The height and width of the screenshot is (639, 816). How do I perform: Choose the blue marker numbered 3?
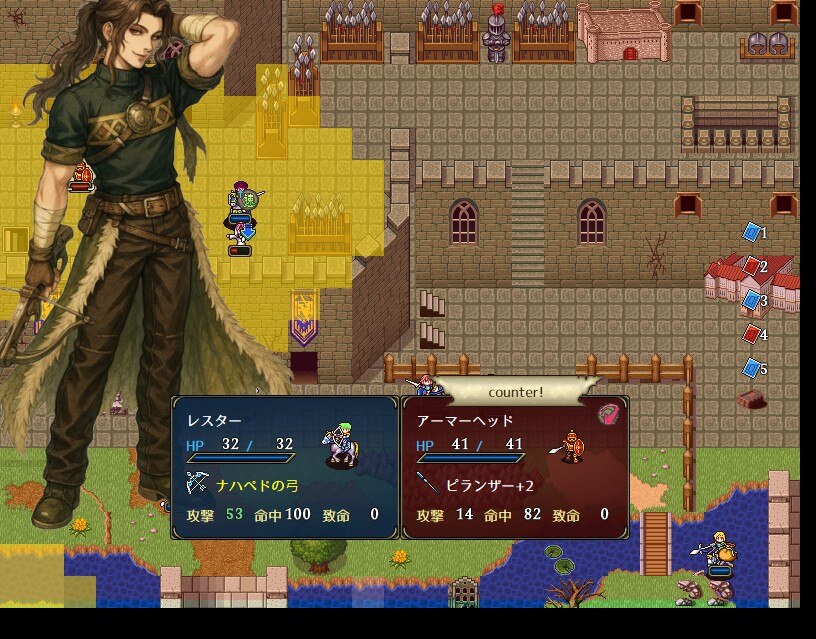(751, 300)
